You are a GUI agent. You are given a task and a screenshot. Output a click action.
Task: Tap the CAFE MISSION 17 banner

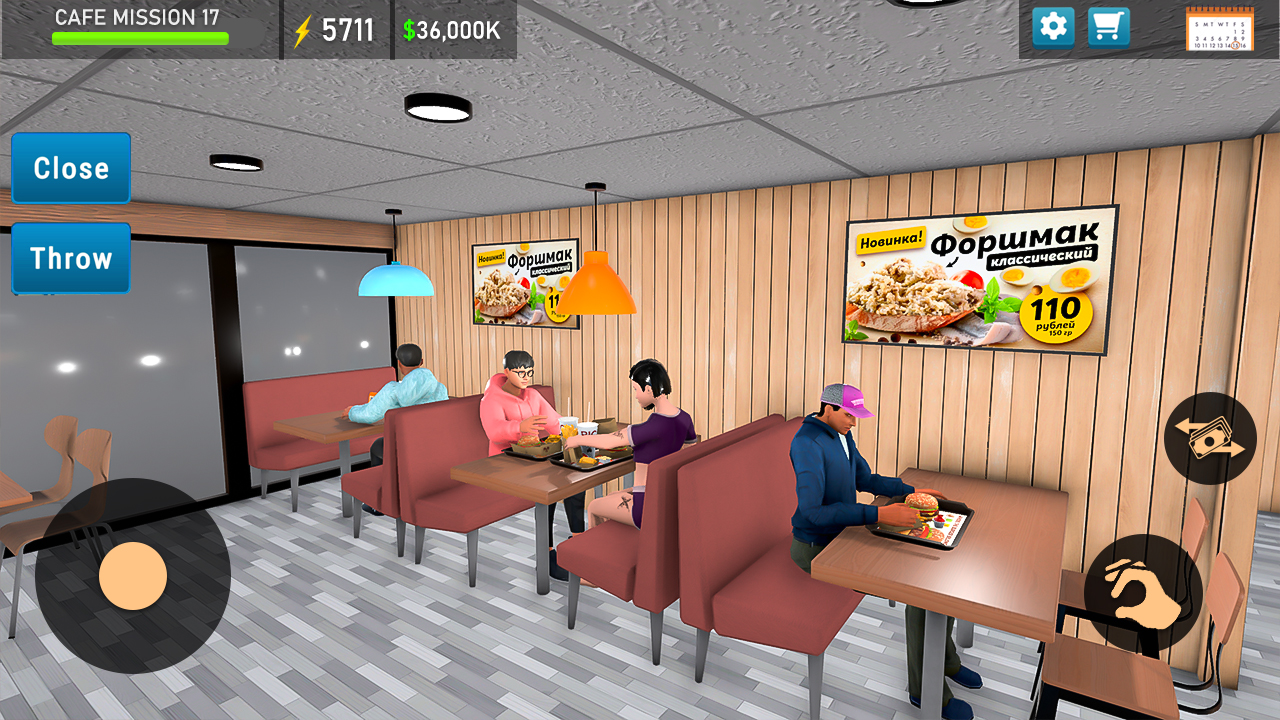139,17
